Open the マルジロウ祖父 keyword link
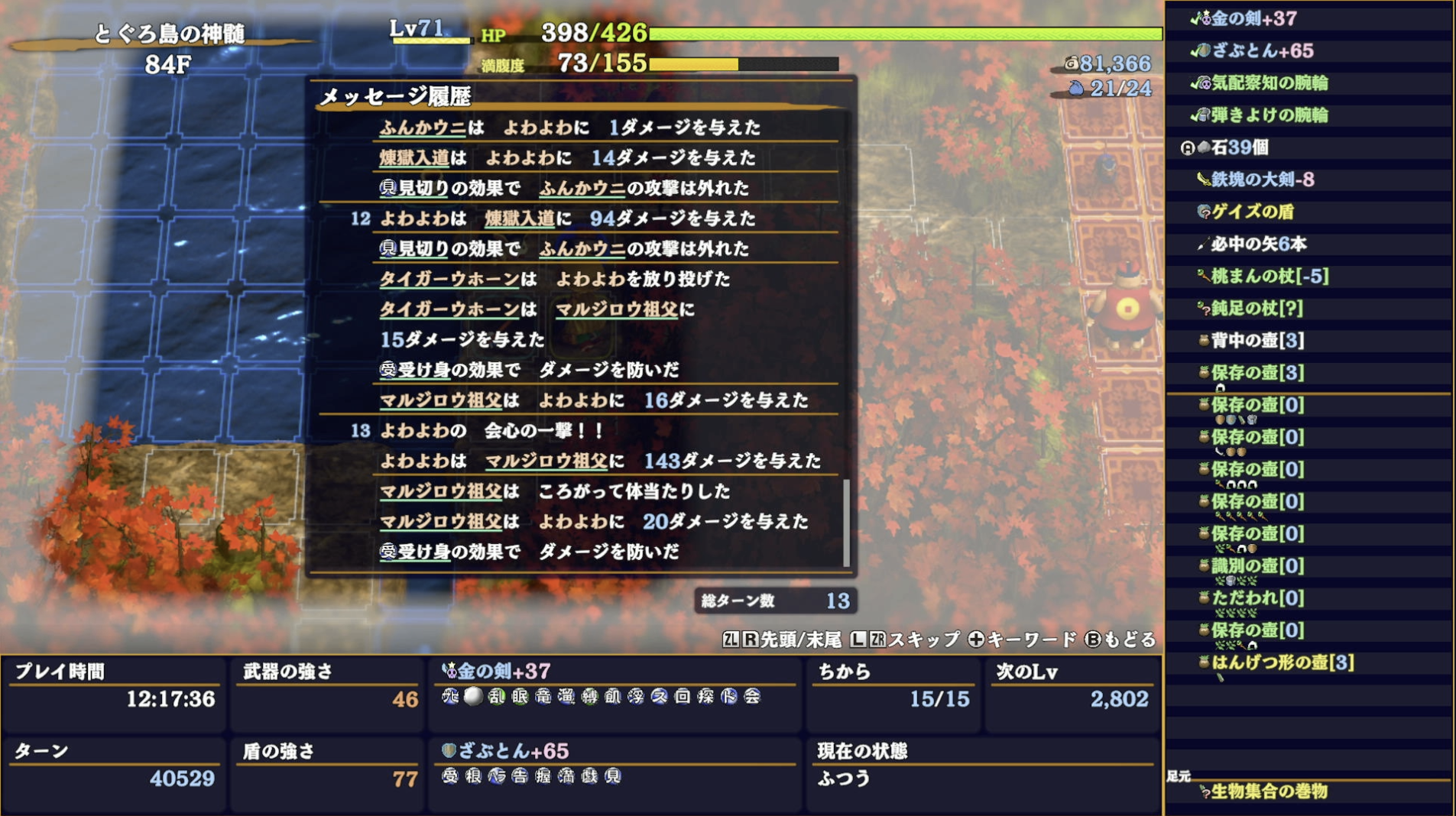This screenshot has width=1456, height=816. pyautogui.click(x=441, y=400)
